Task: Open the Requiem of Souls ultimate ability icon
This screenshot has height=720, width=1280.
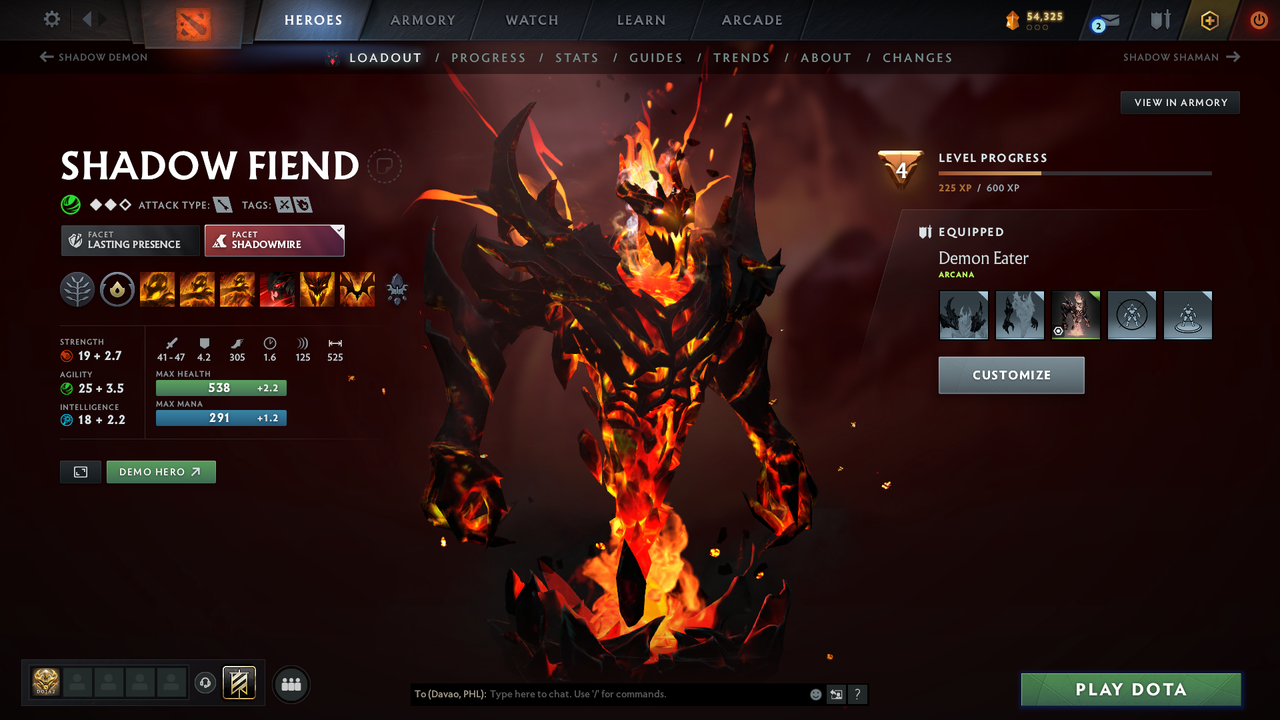Action: point(357,289)
